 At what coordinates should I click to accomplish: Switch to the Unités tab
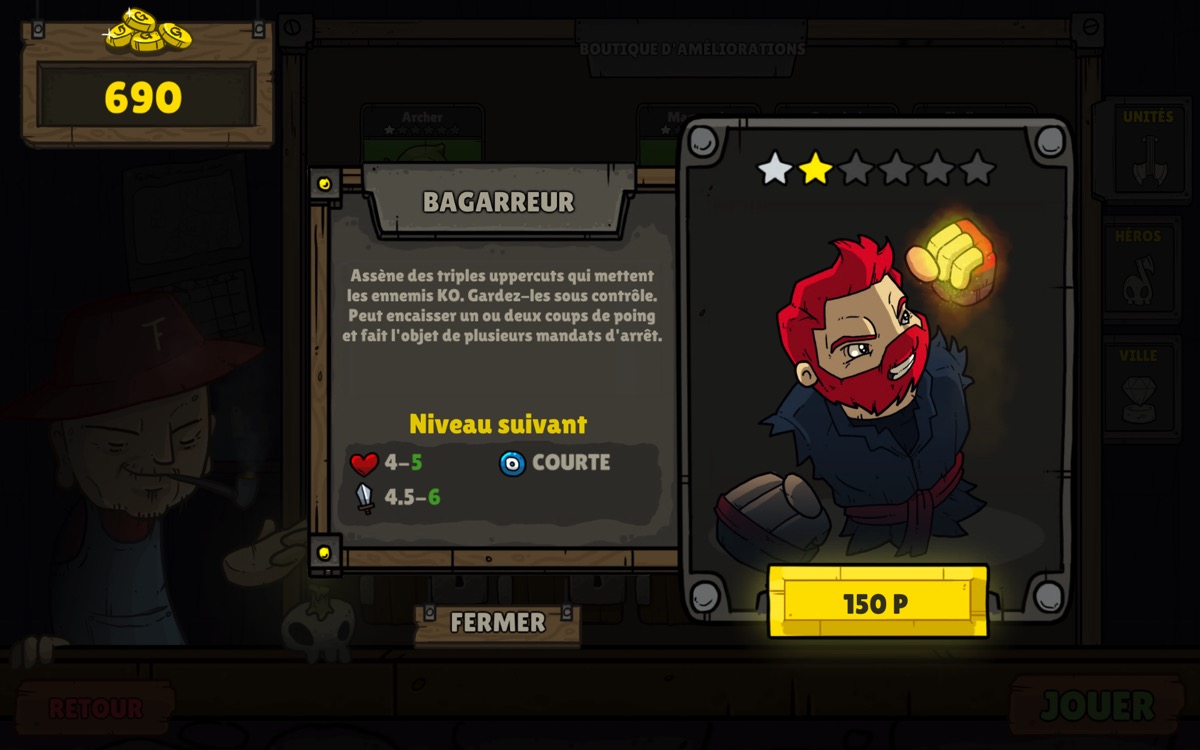coord(1146,149)
